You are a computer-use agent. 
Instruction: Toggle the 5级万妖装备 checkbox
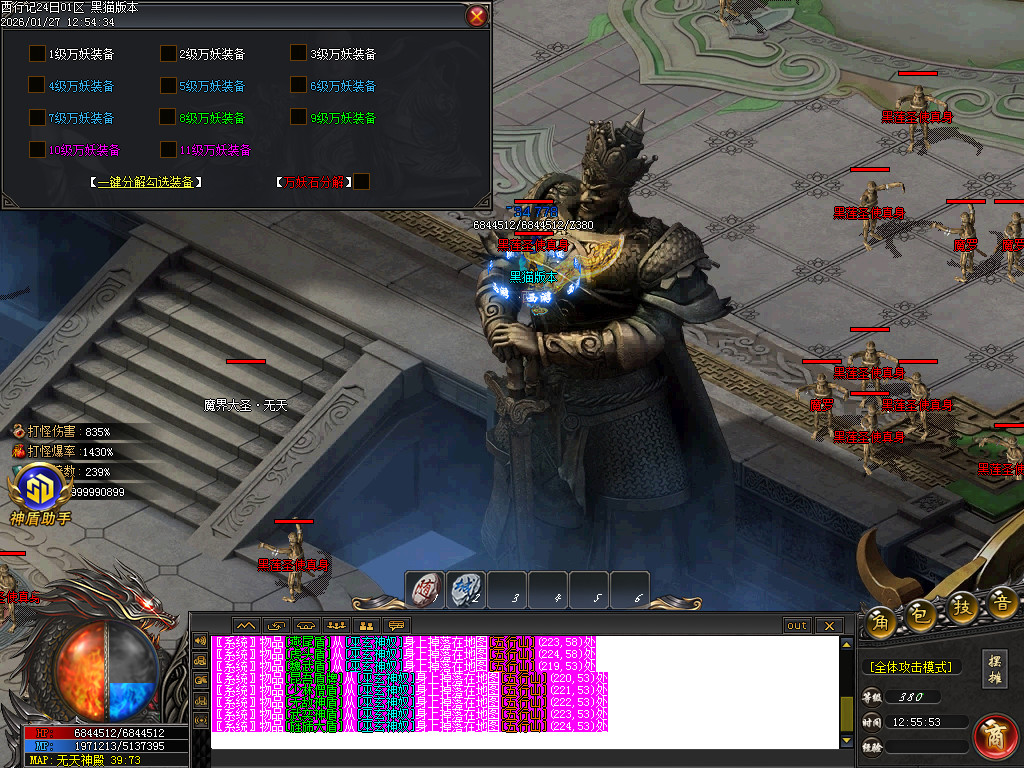coord(168,85)
